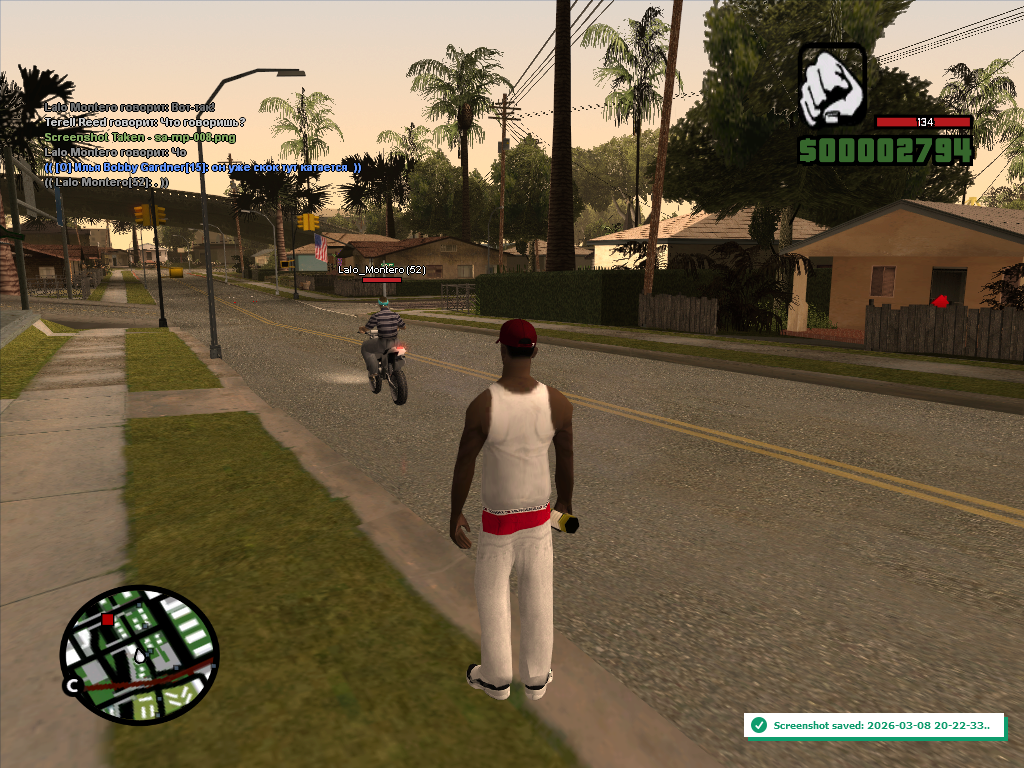
Task: Click the fist weapon icon
Action: coord(832,84)
